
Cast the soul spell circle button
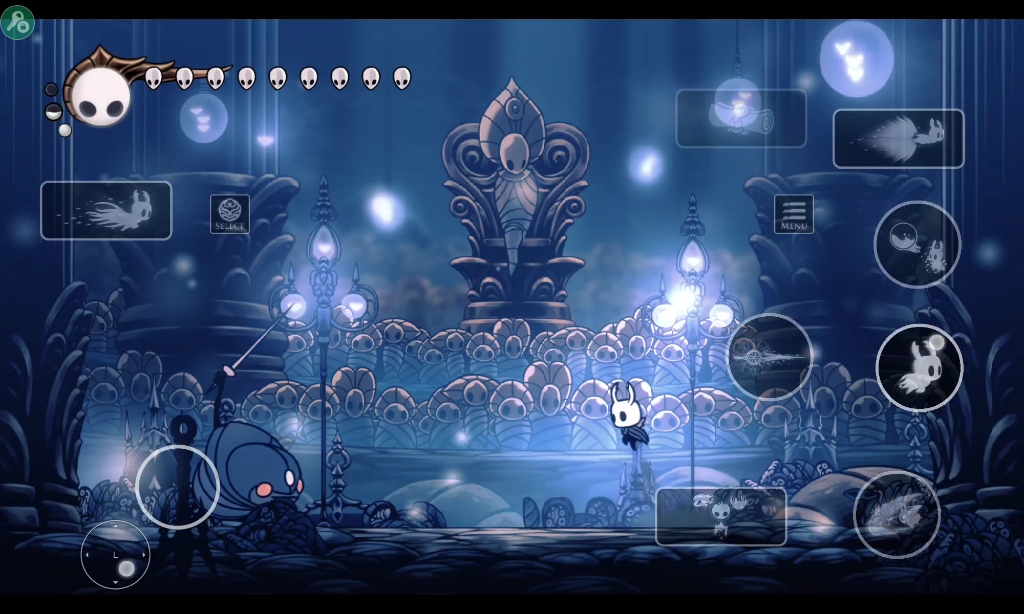(917, 244)
